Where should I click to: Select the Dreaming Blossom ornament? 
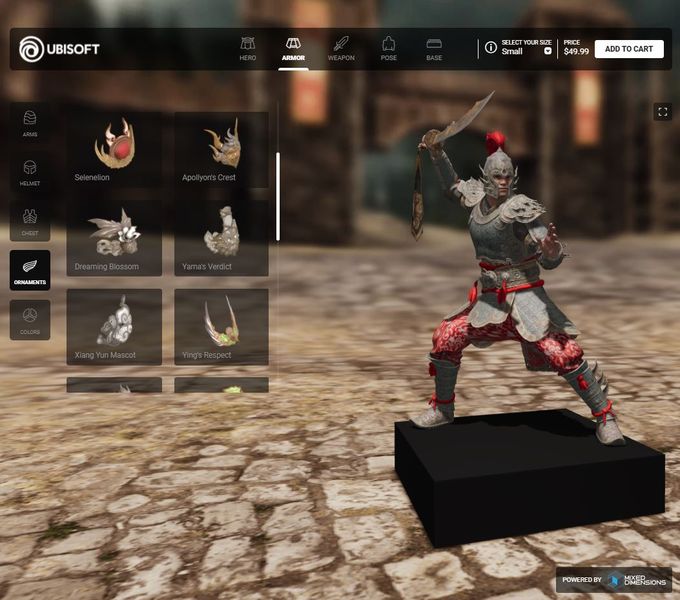114,238
